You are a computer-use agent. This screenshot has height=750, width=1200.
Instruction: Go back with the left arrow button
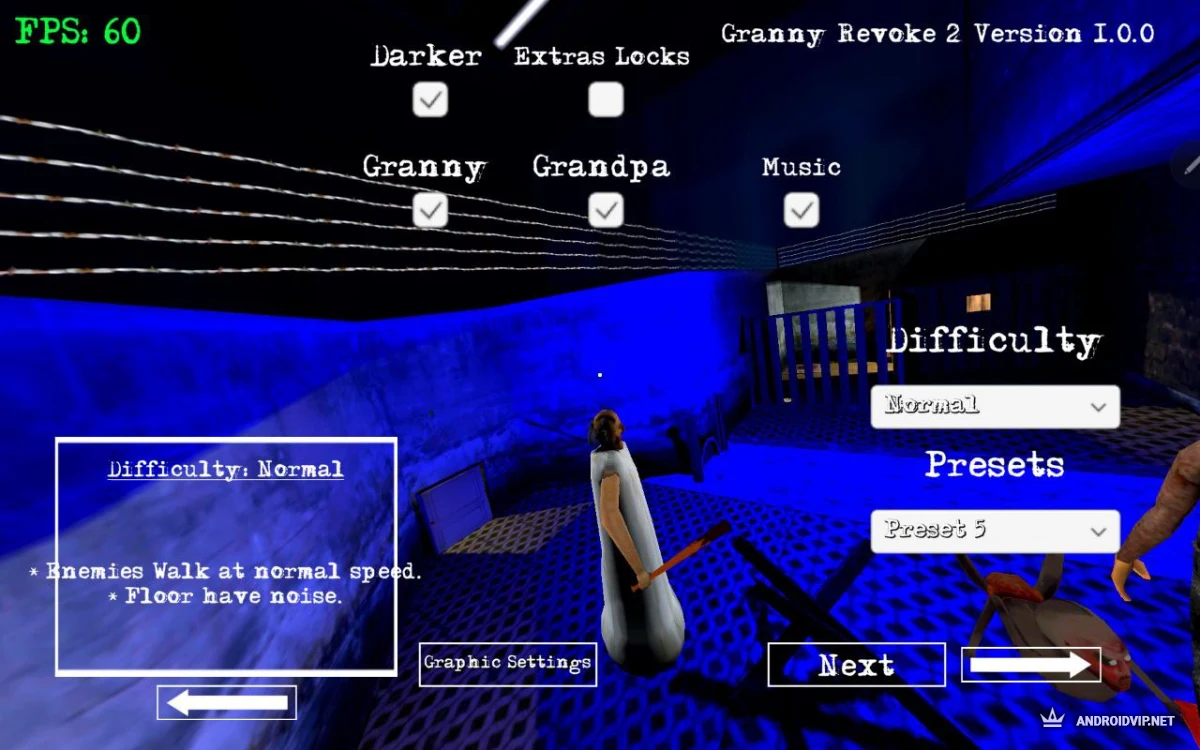[227, 703]
